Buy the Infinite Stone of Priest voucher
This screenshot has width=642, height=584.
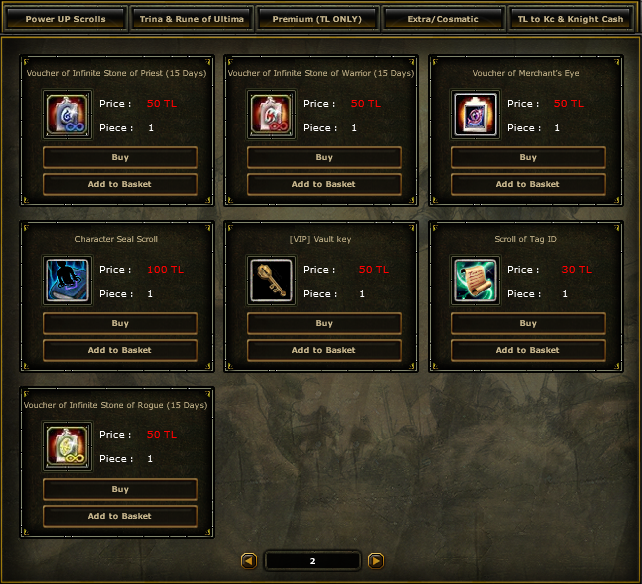[120, 158]
